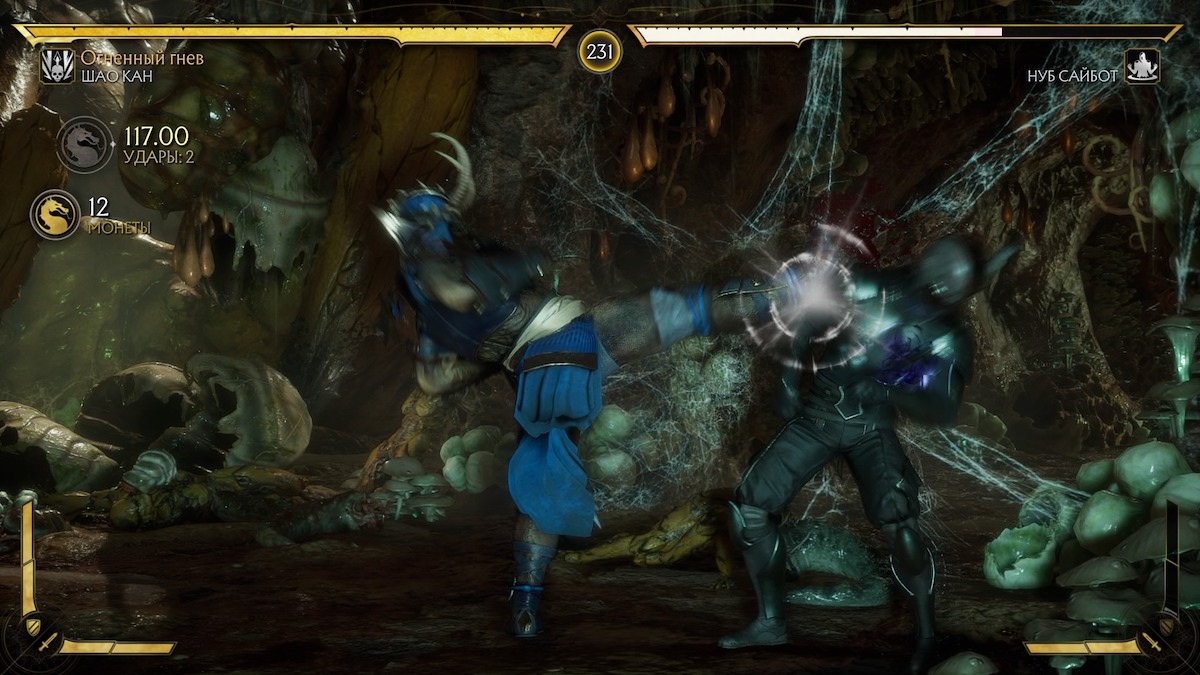1200x675 pixels.
Task: Click Noob Saibot's variation icon
Action: [1142, 67]
